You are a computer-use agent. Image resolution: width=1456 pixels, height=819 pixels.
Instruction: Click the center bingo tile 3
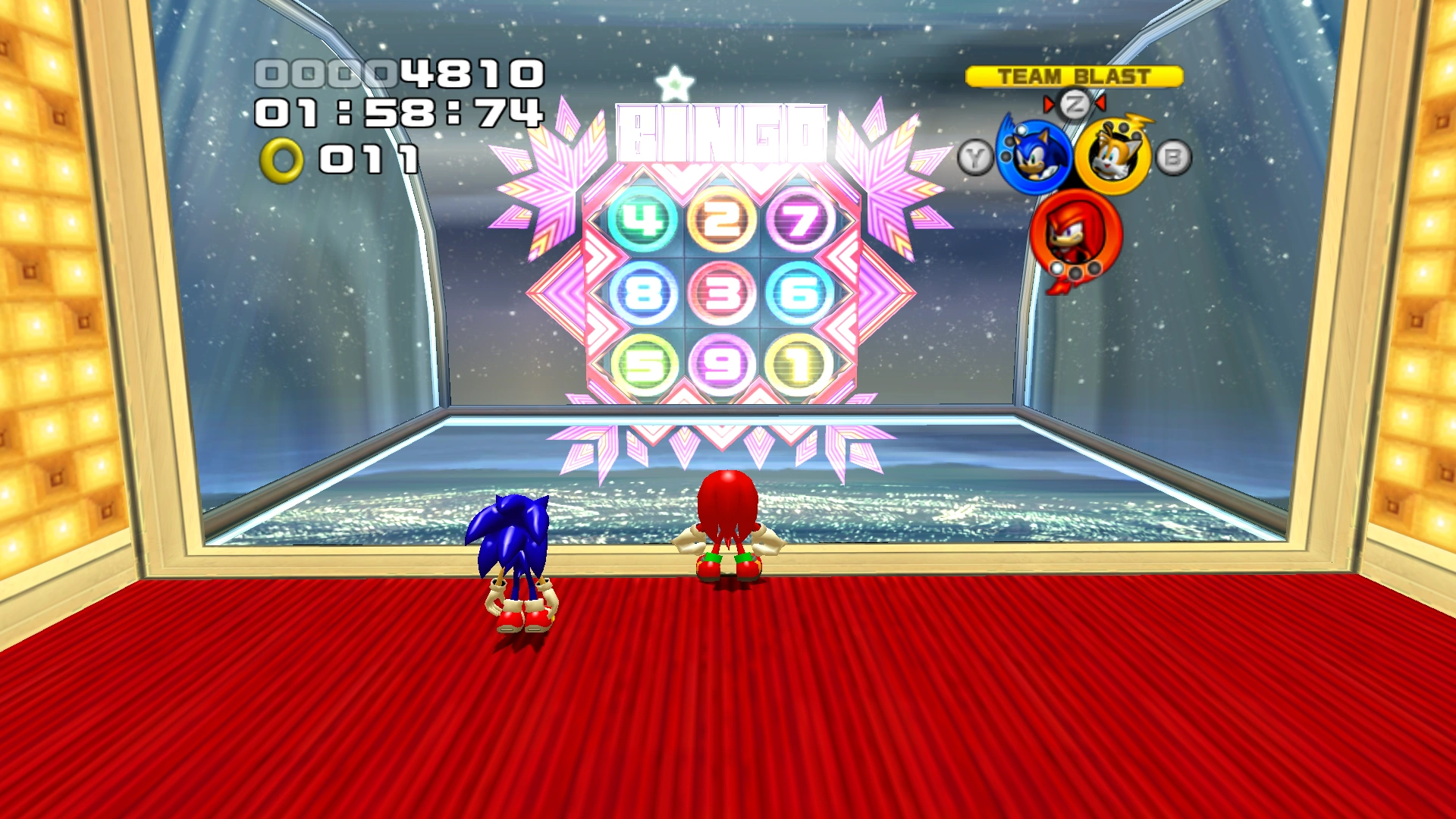pos(721,293)
